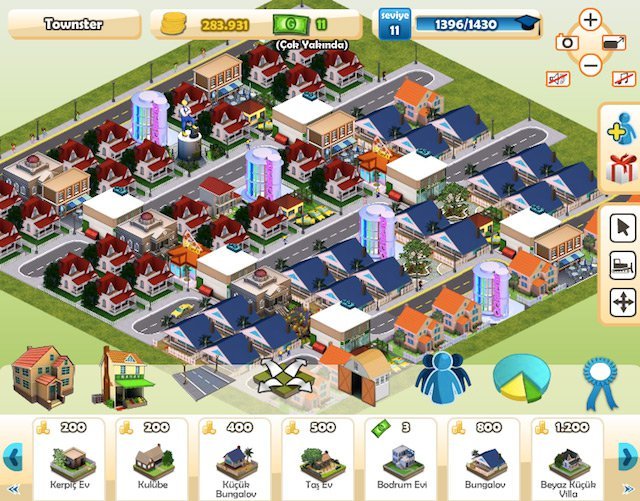This screenshot has height=501, width=640.
Task: Page the building list to the right
Action: click(629, 456)
